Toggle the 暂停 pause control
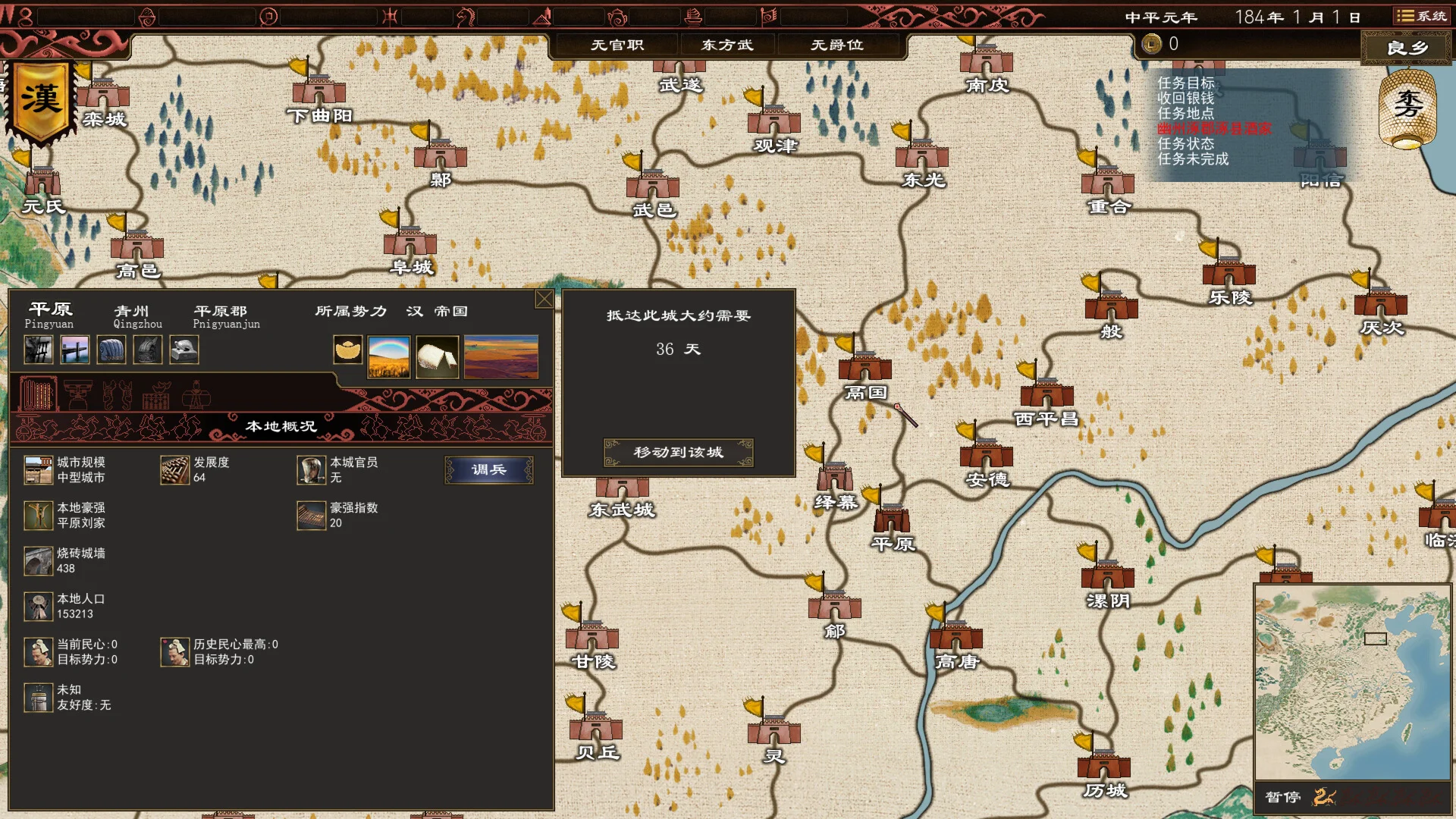The width and height of the screenshot is (1456, 819). [1283, 797]
